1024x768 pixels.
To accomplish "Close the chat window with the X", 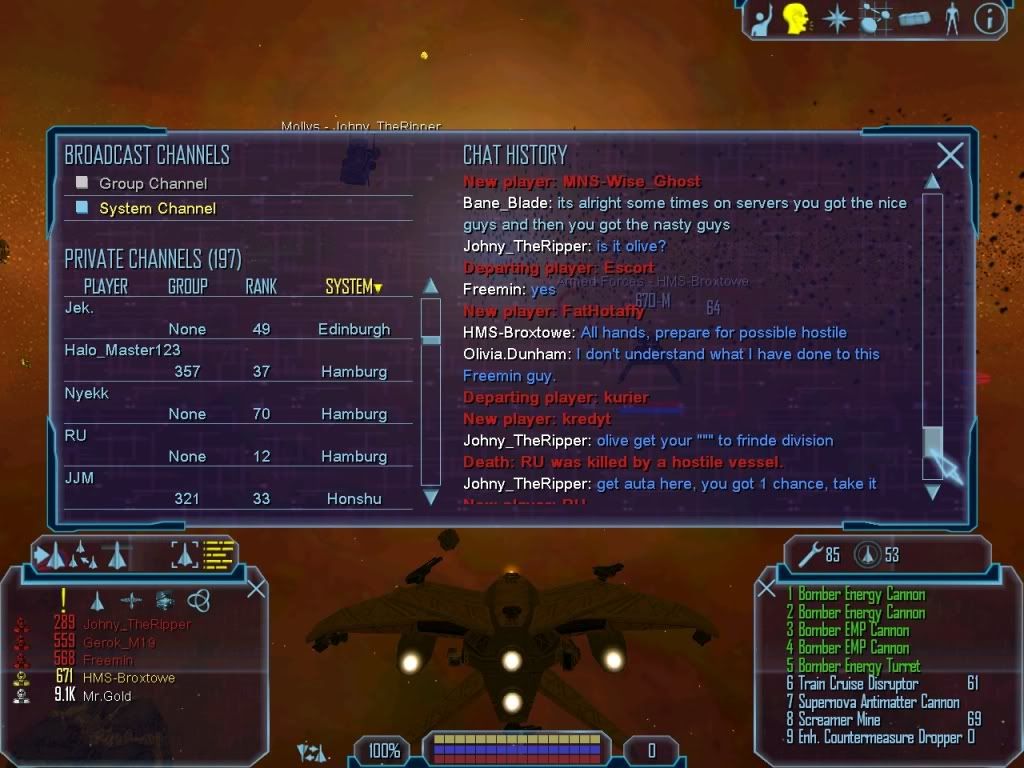I will [950, 155].
